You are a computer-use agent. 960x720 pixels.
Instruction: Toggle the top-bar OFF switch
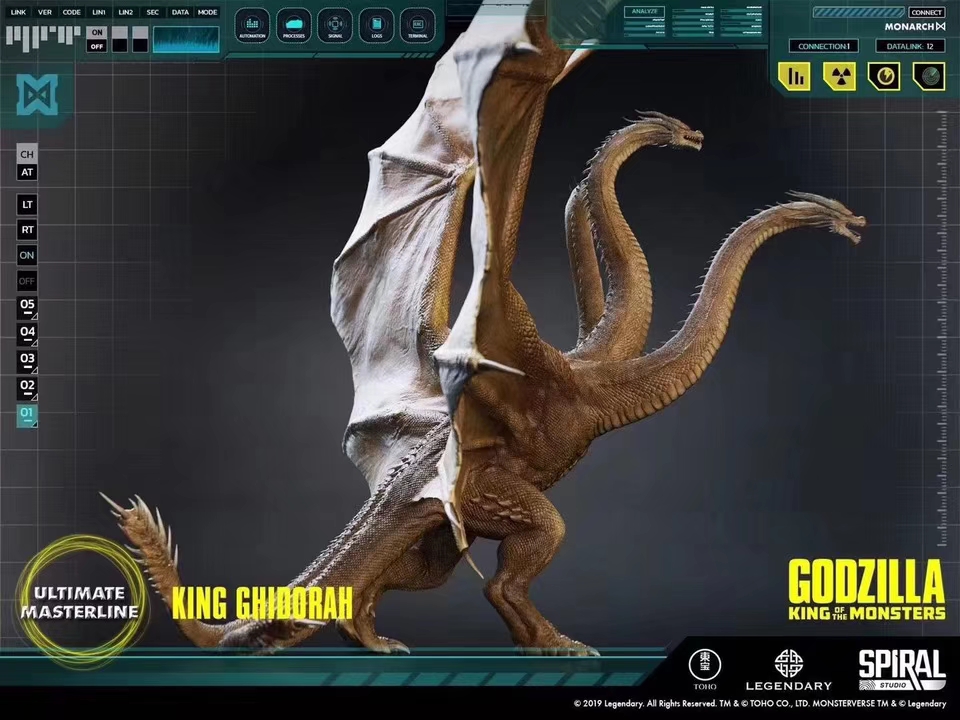pyautogui.click(x=97, y=46)
